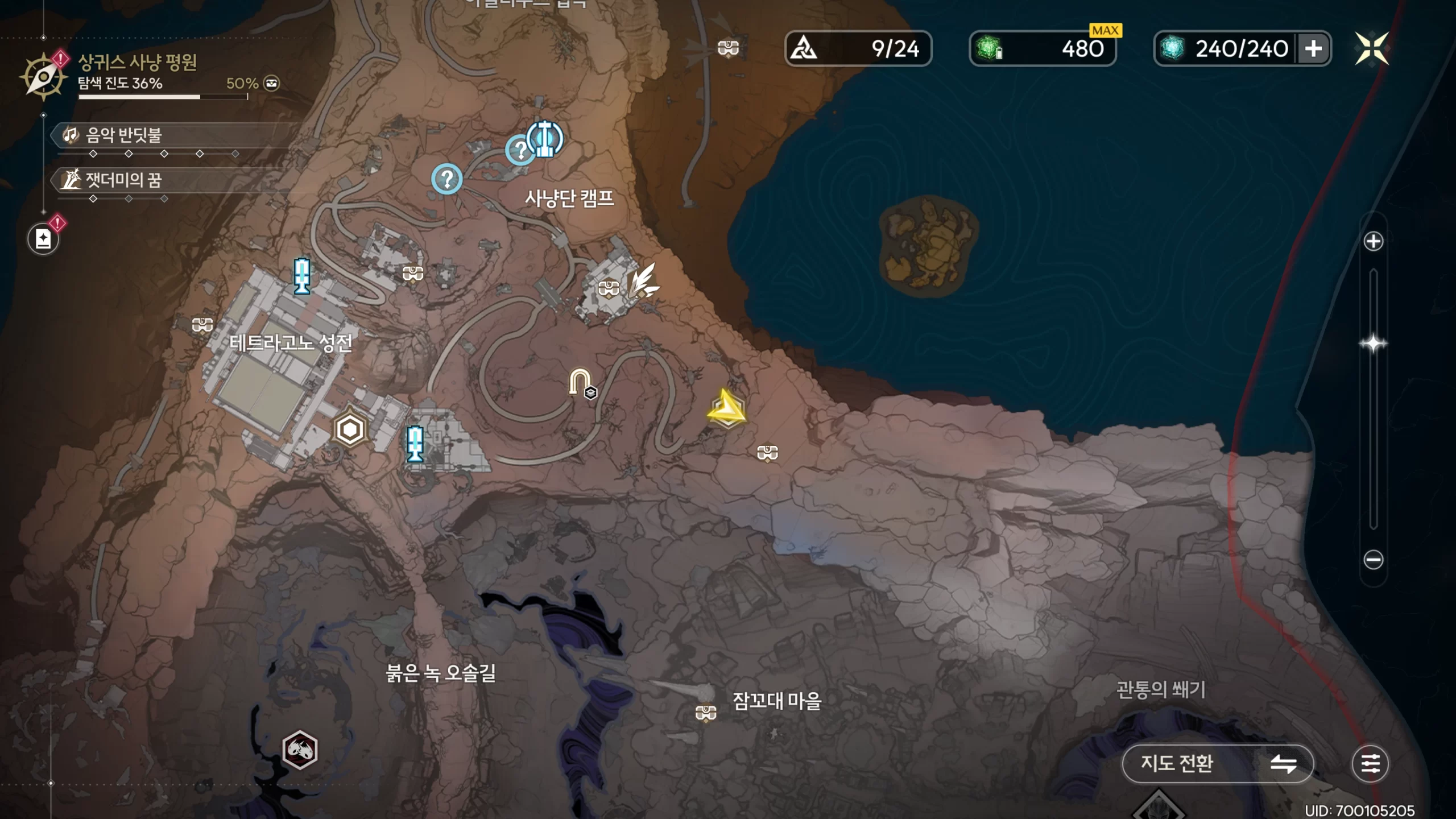
Task: Click the star handle on zoom slider
Action: [x=1373, y=344]
